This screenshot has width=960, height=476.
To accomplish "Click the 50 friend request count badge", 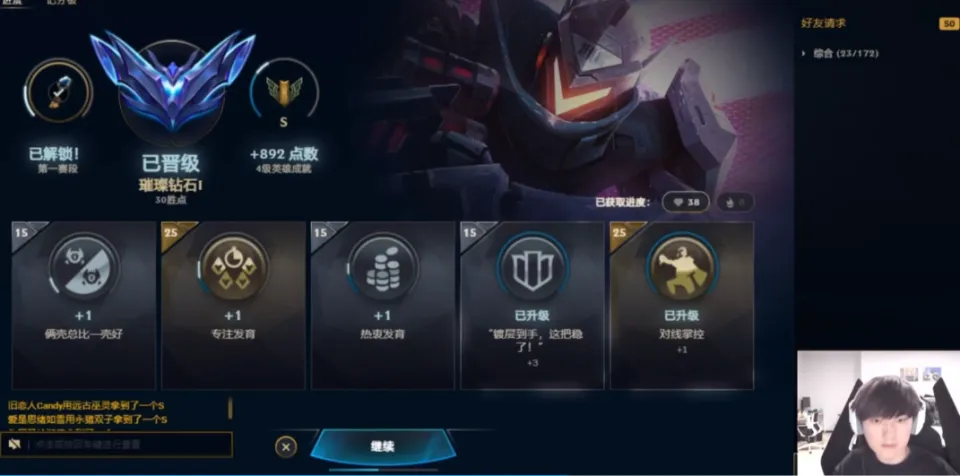I will point(948,23).
